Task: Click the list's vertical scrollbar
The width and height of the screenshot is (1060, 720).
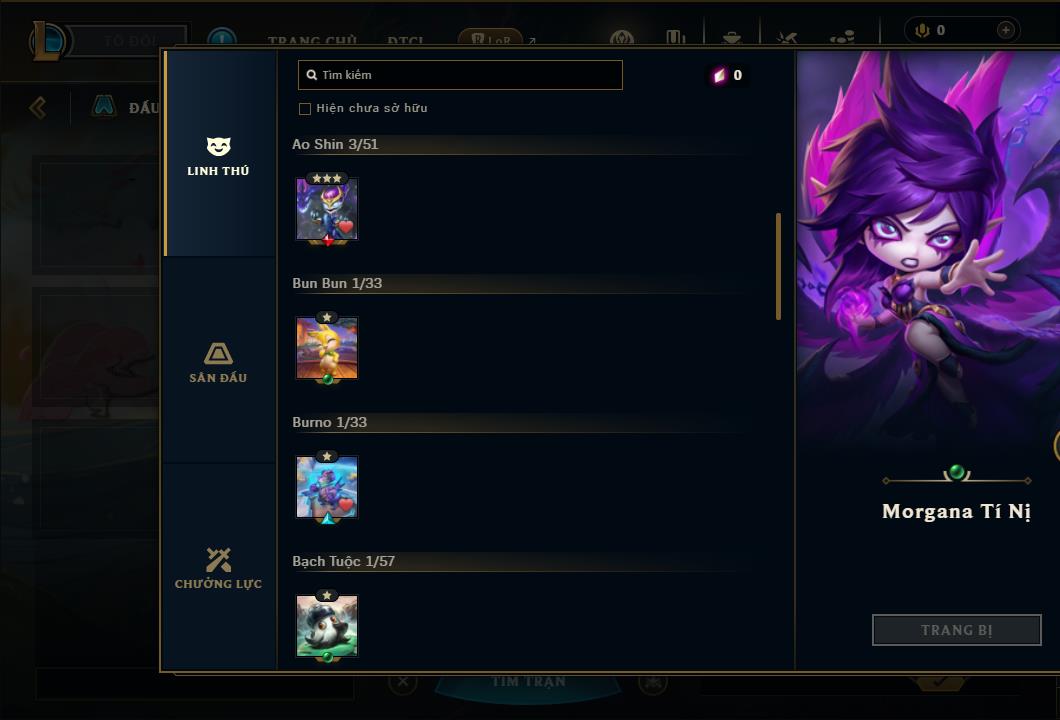Action: (778, 266)
